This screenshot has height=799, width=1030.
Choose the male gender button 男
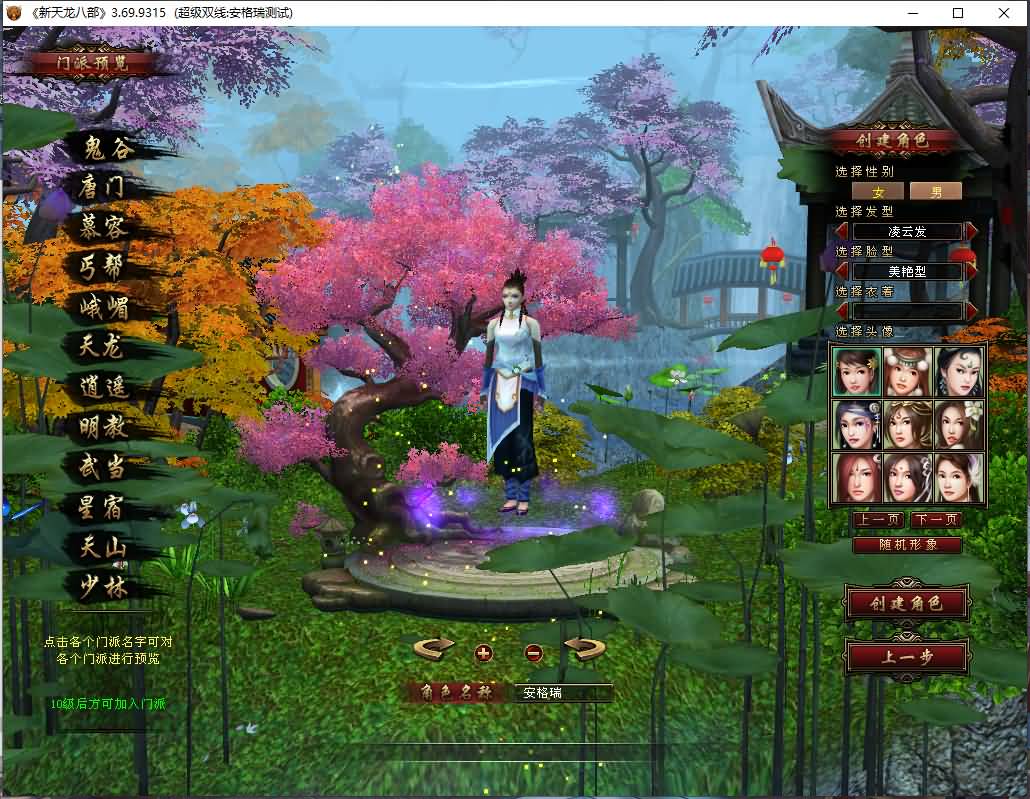[x=935, y=191]
